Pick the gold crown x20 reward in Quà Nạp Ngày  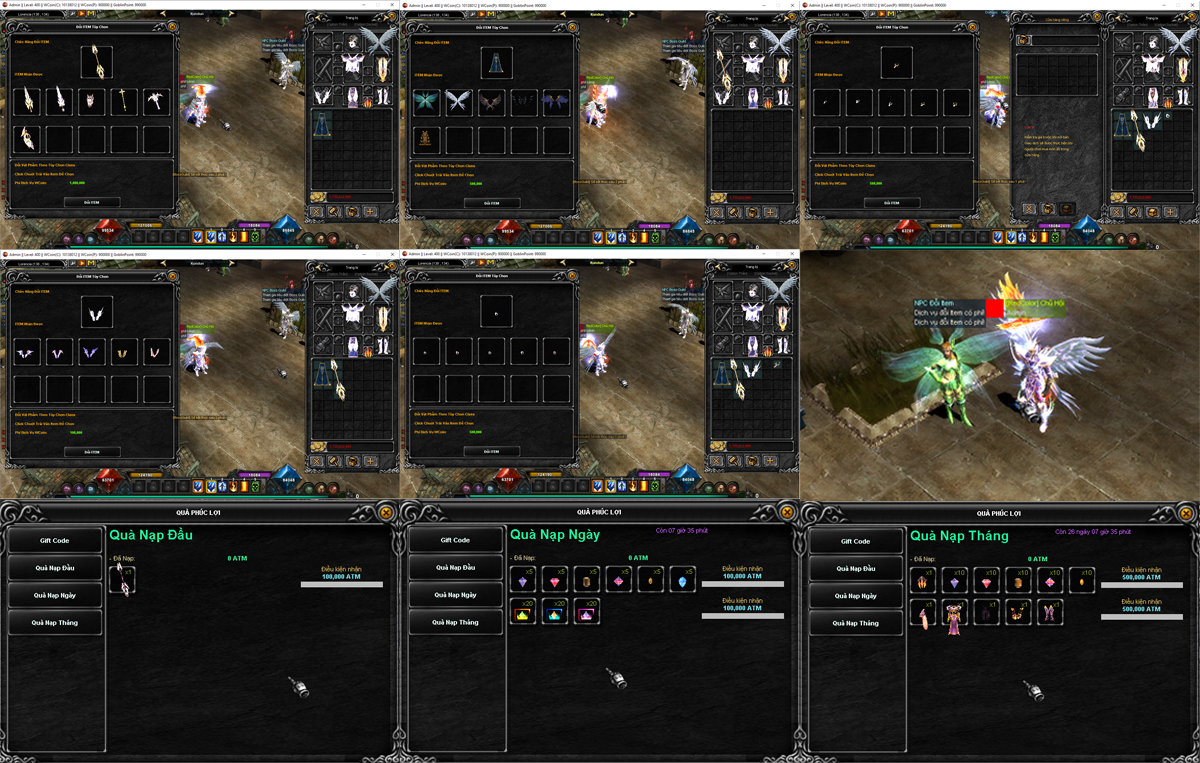tap(523, 612)
